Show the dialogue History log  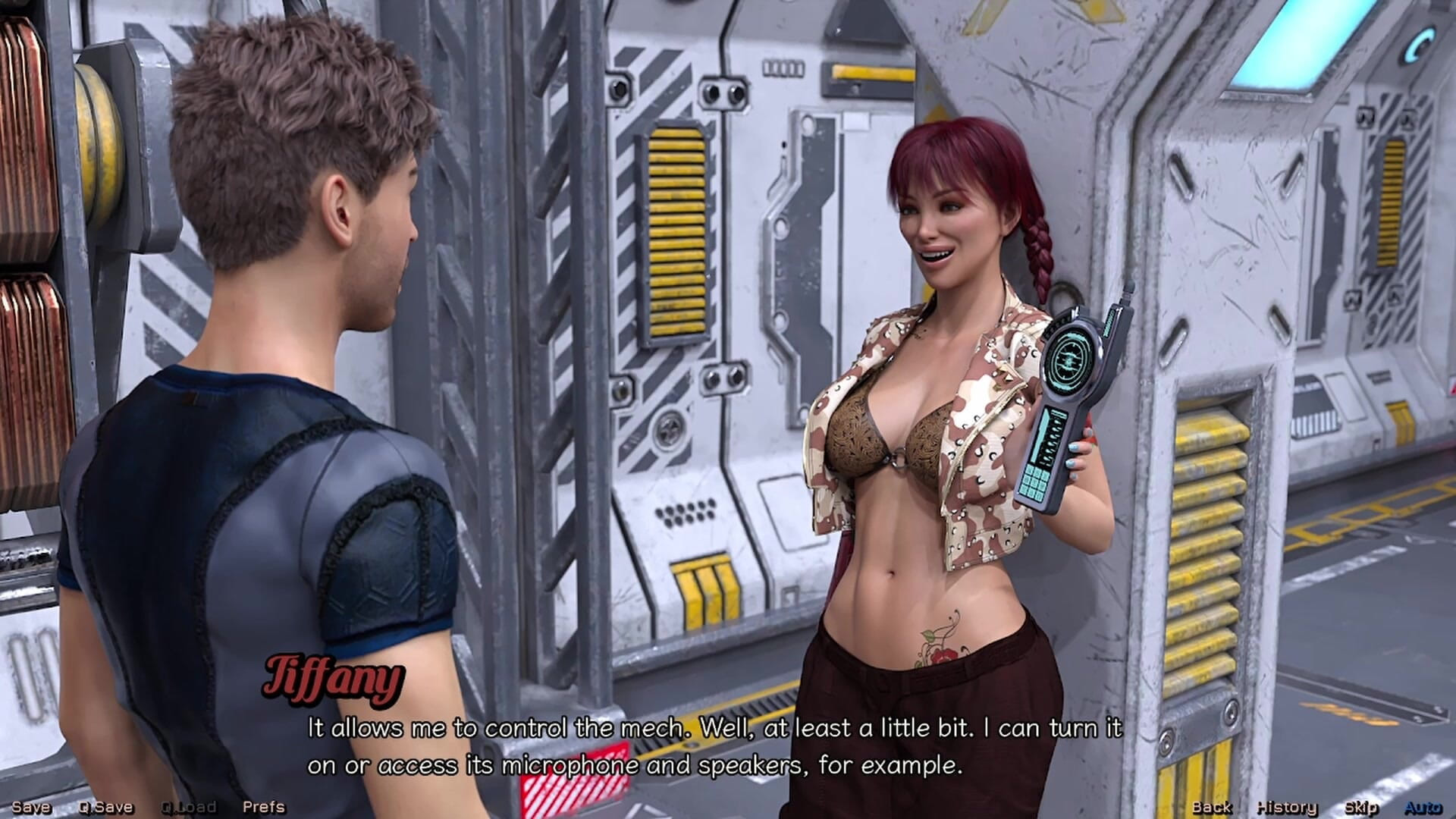pyautogui.click(x=1286, y=808)
